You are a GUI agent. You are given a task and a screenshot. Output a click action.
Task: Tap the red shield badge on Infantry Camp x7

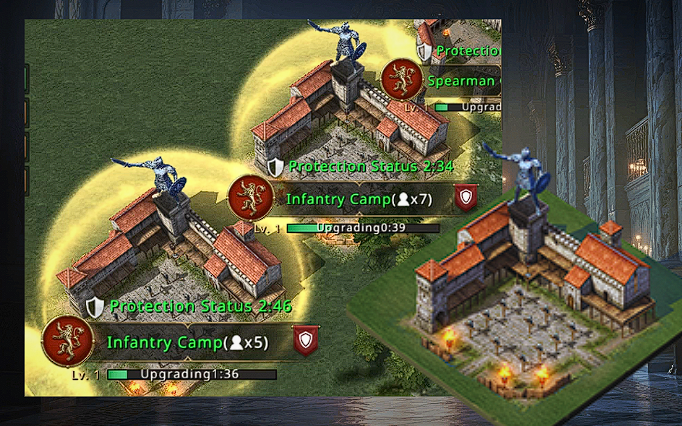(465, 197)
